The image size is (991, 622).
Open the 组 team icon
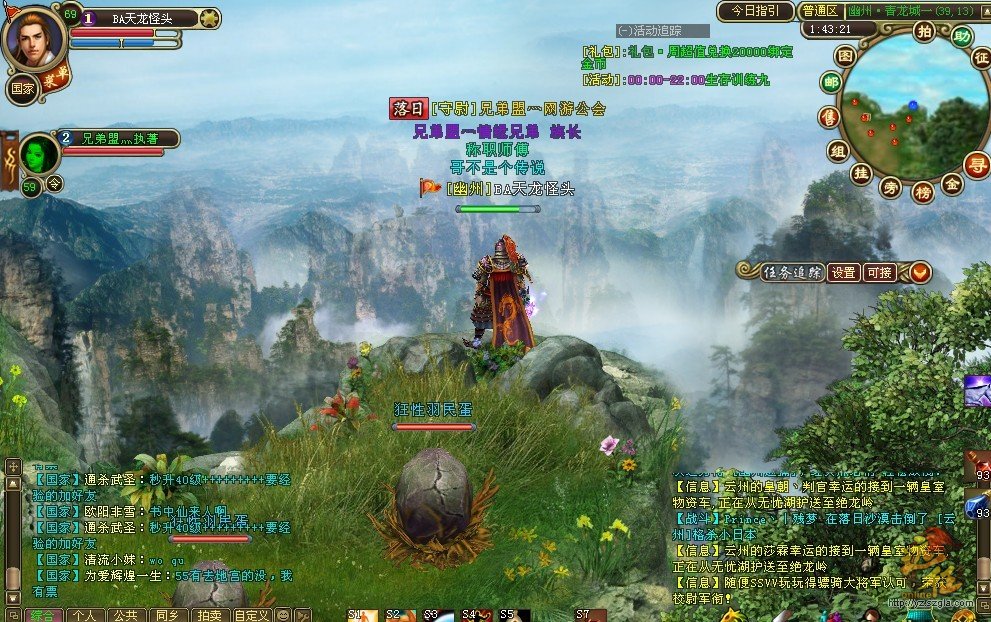click(x=837, y=150)
